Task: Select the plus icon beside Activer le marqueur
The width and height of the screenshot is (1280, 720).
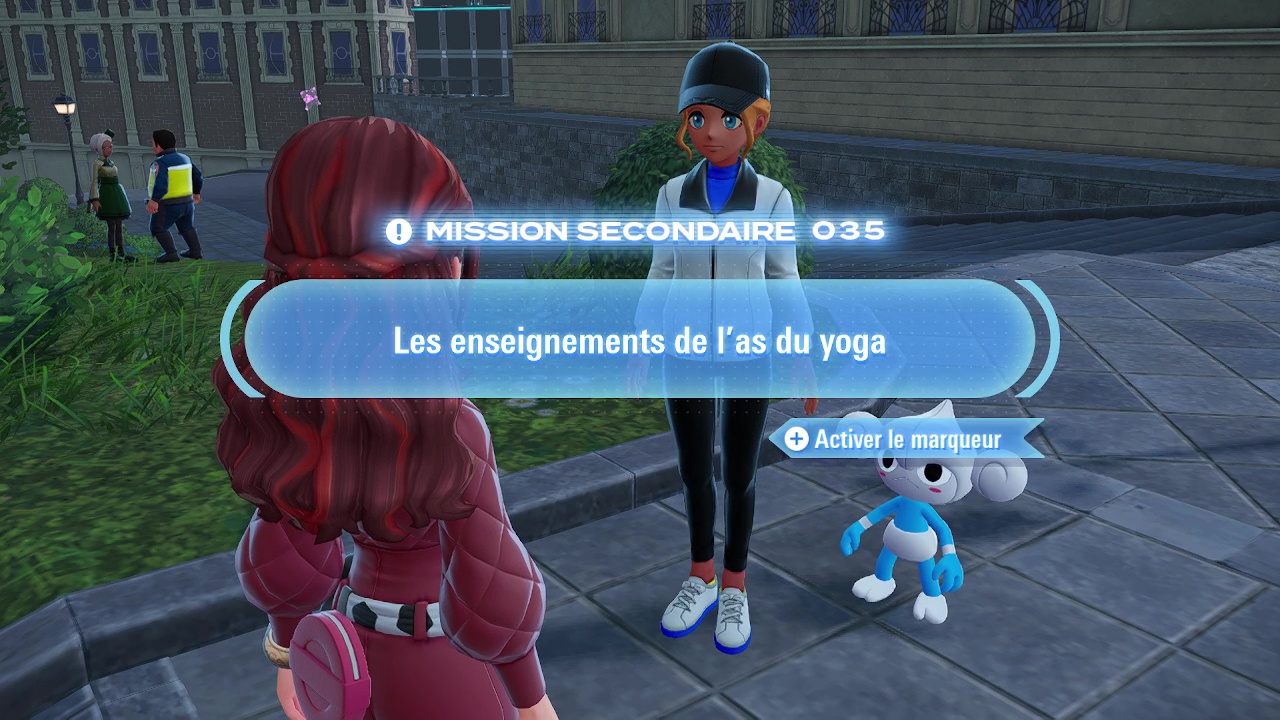Action: pos(795,439)
